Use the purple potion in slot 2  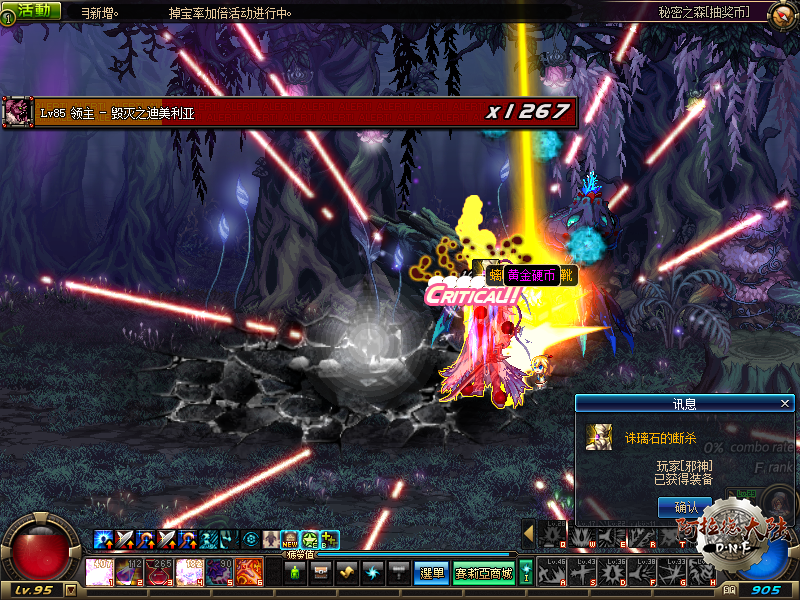(x=130, y=572)
